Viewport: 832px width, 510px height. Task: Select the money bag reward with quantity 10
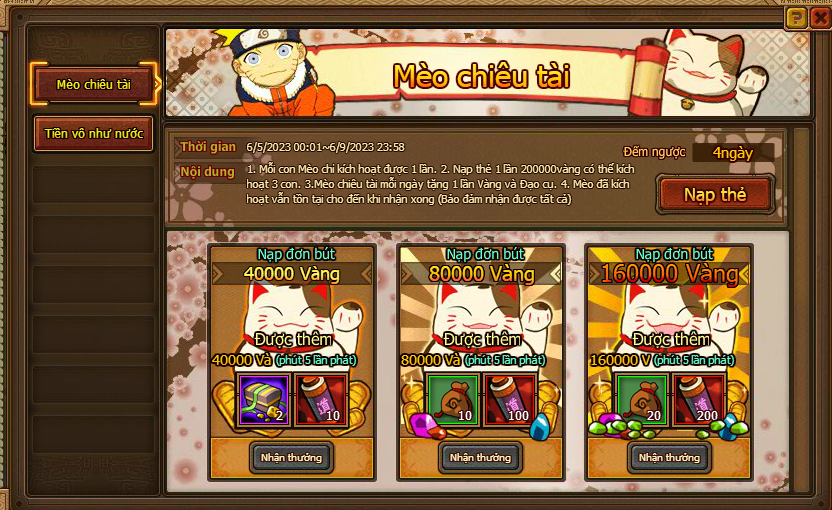(453, 400)
